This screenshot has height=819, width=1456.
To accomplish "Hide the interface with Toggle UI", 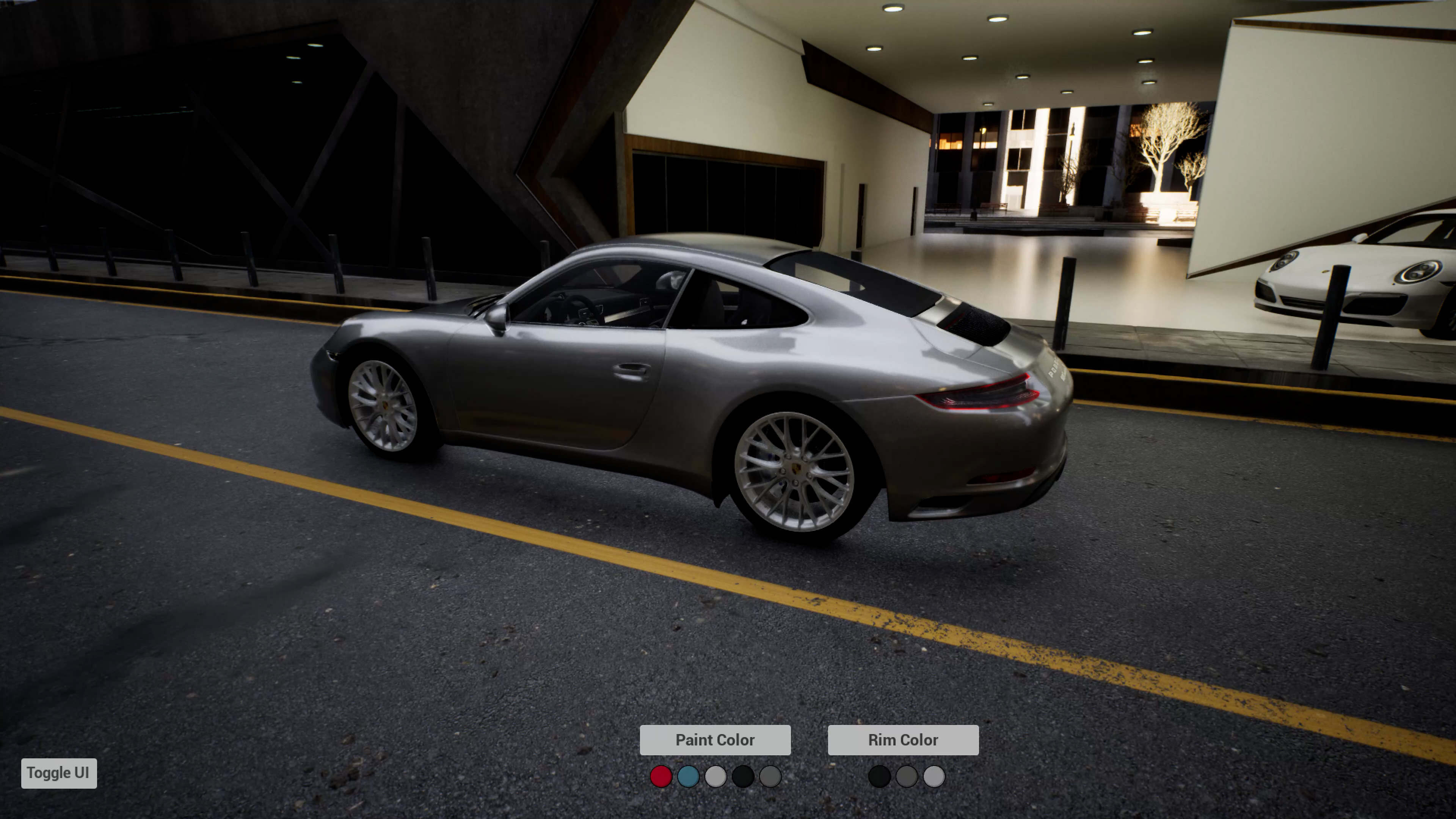I will pyautogui.click(x=59, y=773).
